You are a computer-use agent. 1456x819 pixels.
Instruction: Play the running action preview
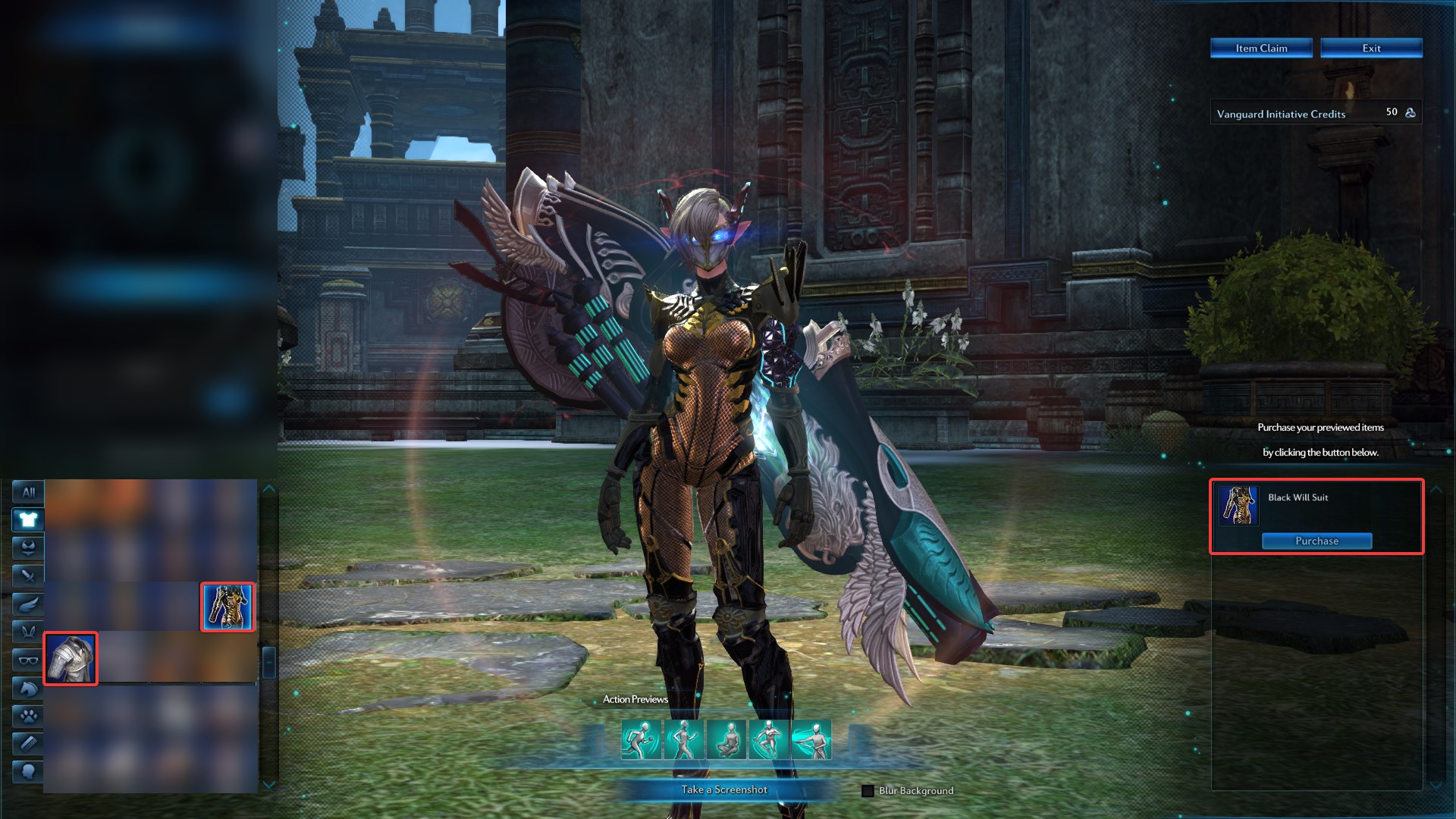tap(641, 739)
